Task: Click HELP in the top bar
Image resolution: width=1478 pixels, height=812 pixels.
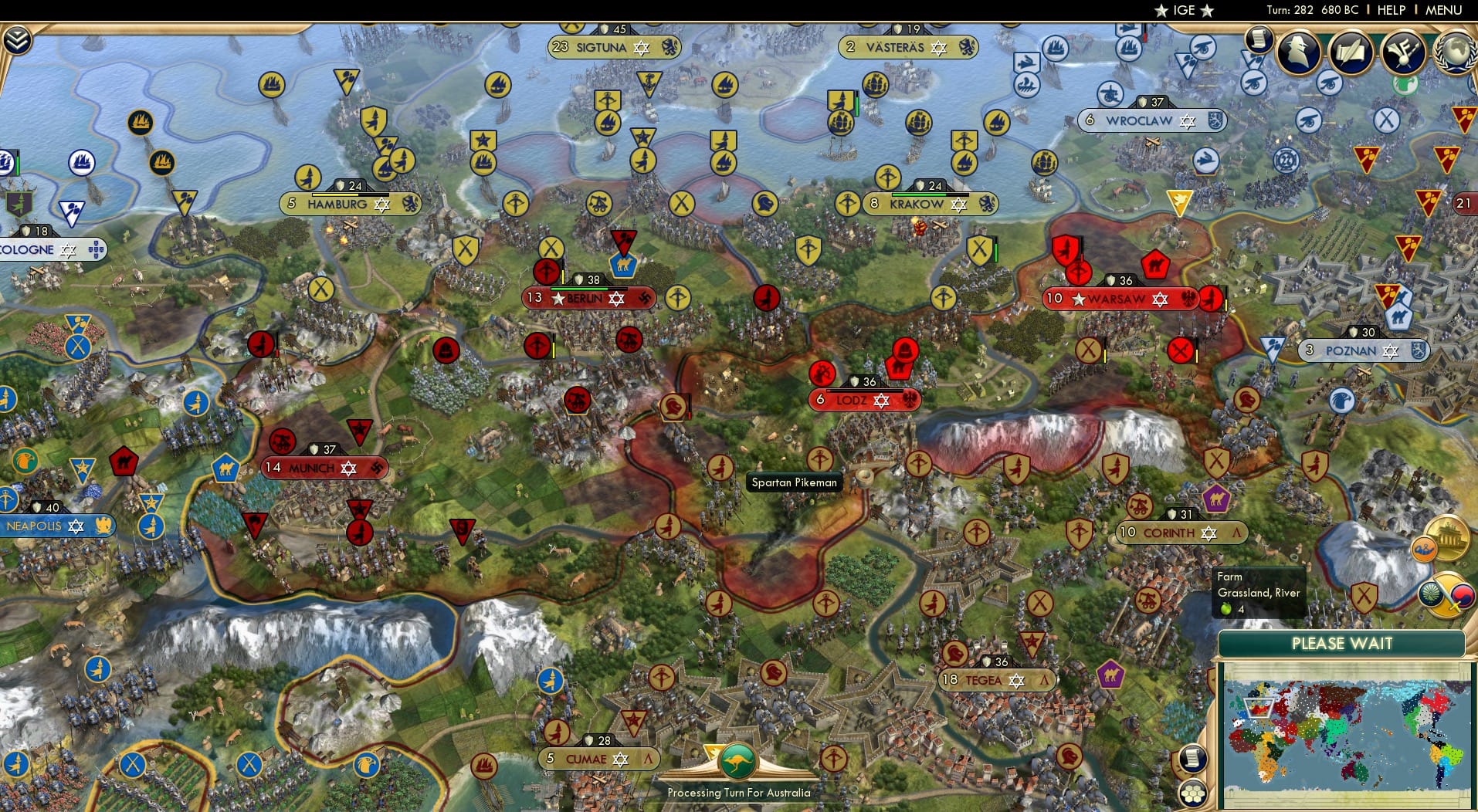Action: tap(1390, 10)
